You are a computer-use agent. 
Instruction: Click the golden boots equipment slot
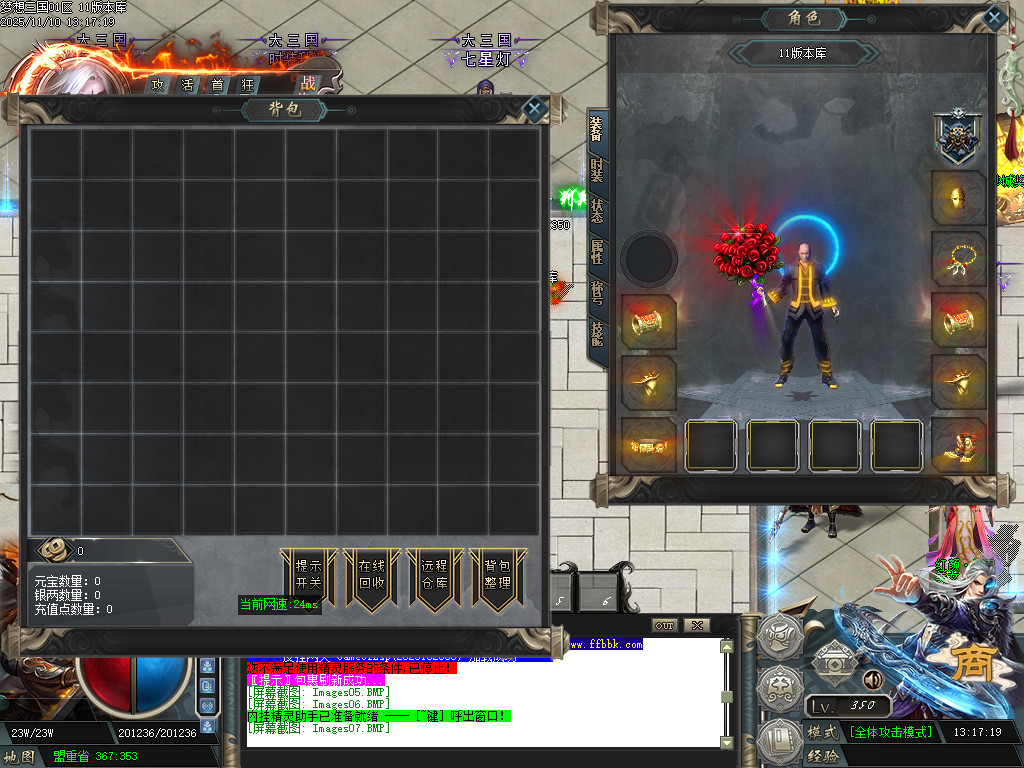click(x=959, y=444)
